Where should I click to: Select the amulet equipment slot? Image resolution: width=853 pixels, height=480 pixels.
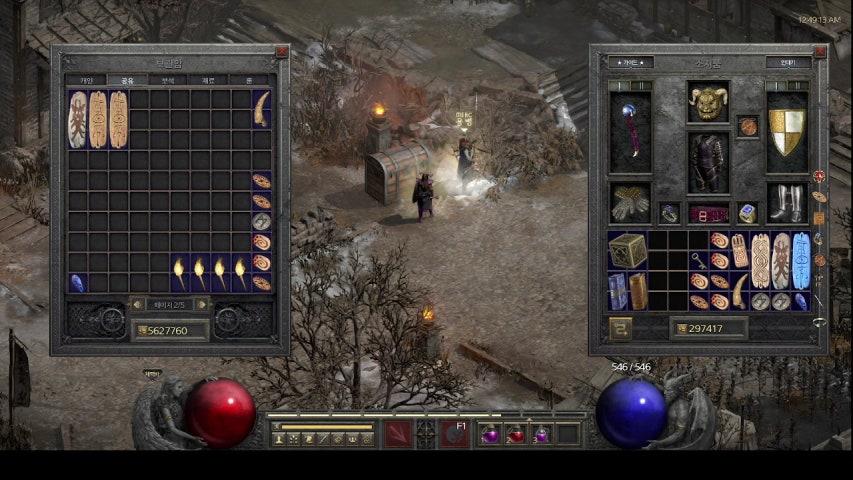[x=747, y=126]
